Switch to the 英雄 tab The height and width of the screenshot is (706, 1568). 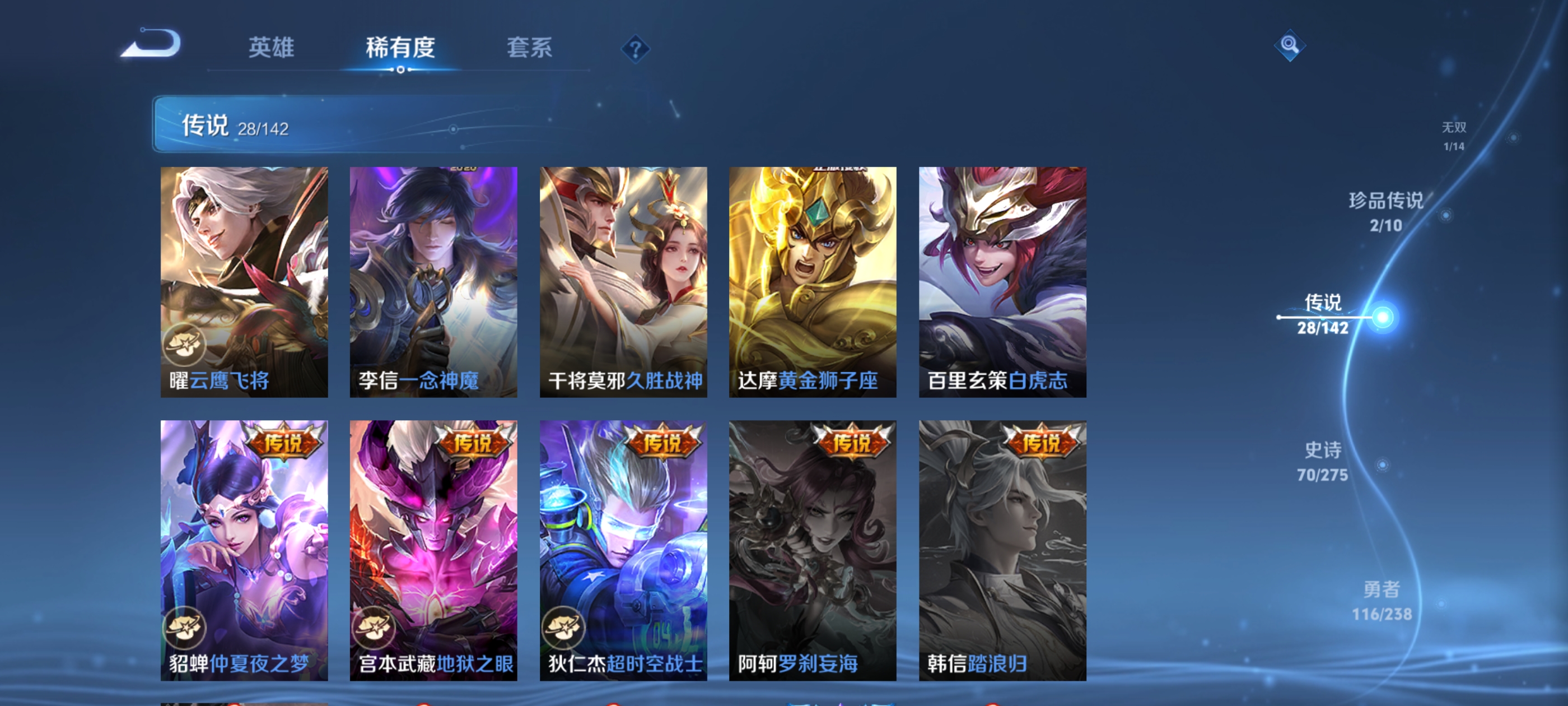click(272, 49)
